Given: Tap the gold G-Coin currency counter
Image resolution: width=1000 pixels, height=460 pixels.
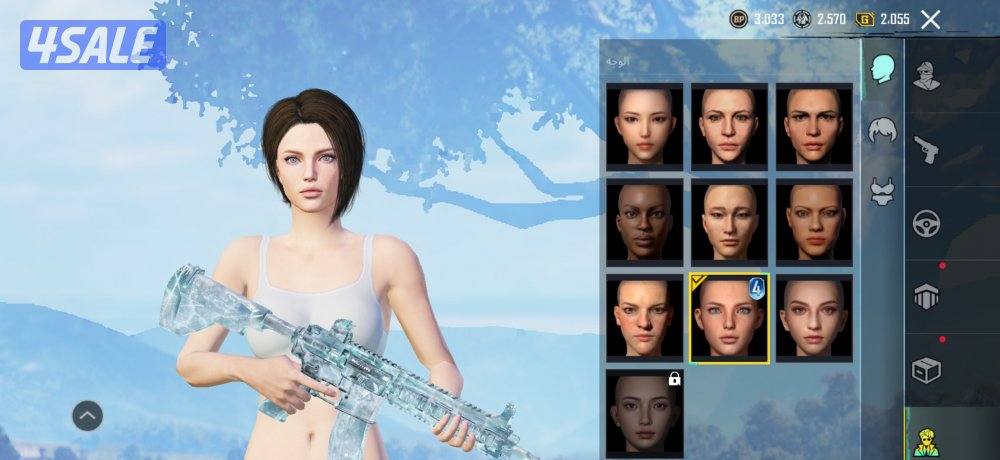Looking at the screenshot, I should (883, 19).
